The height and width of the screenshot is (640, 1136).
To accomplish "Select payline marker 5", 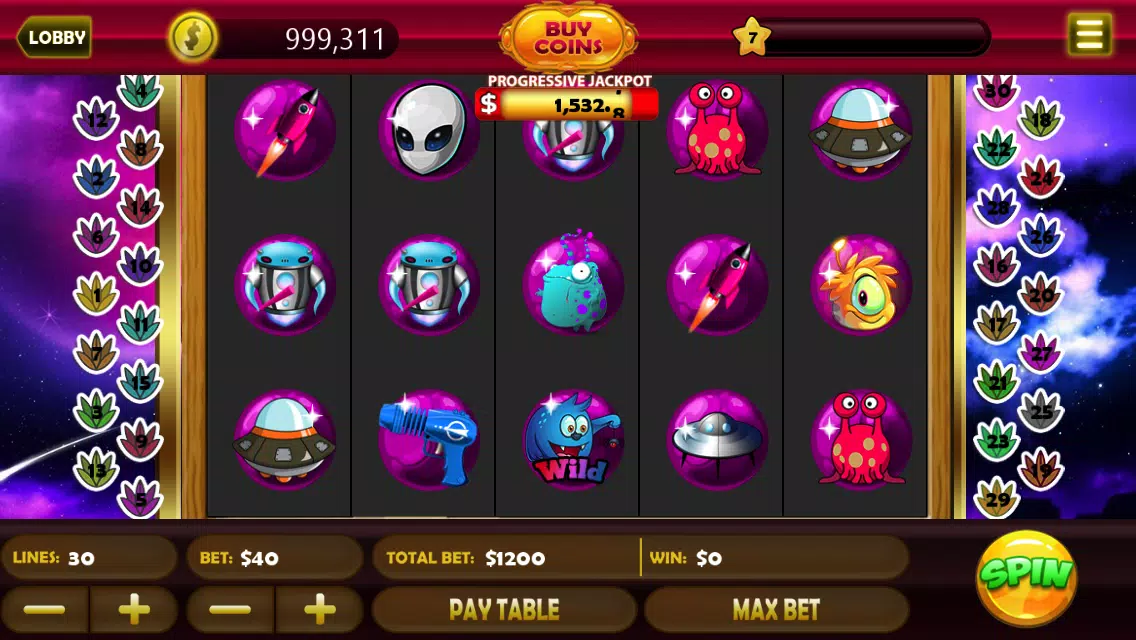I will [x=140, y=497].
